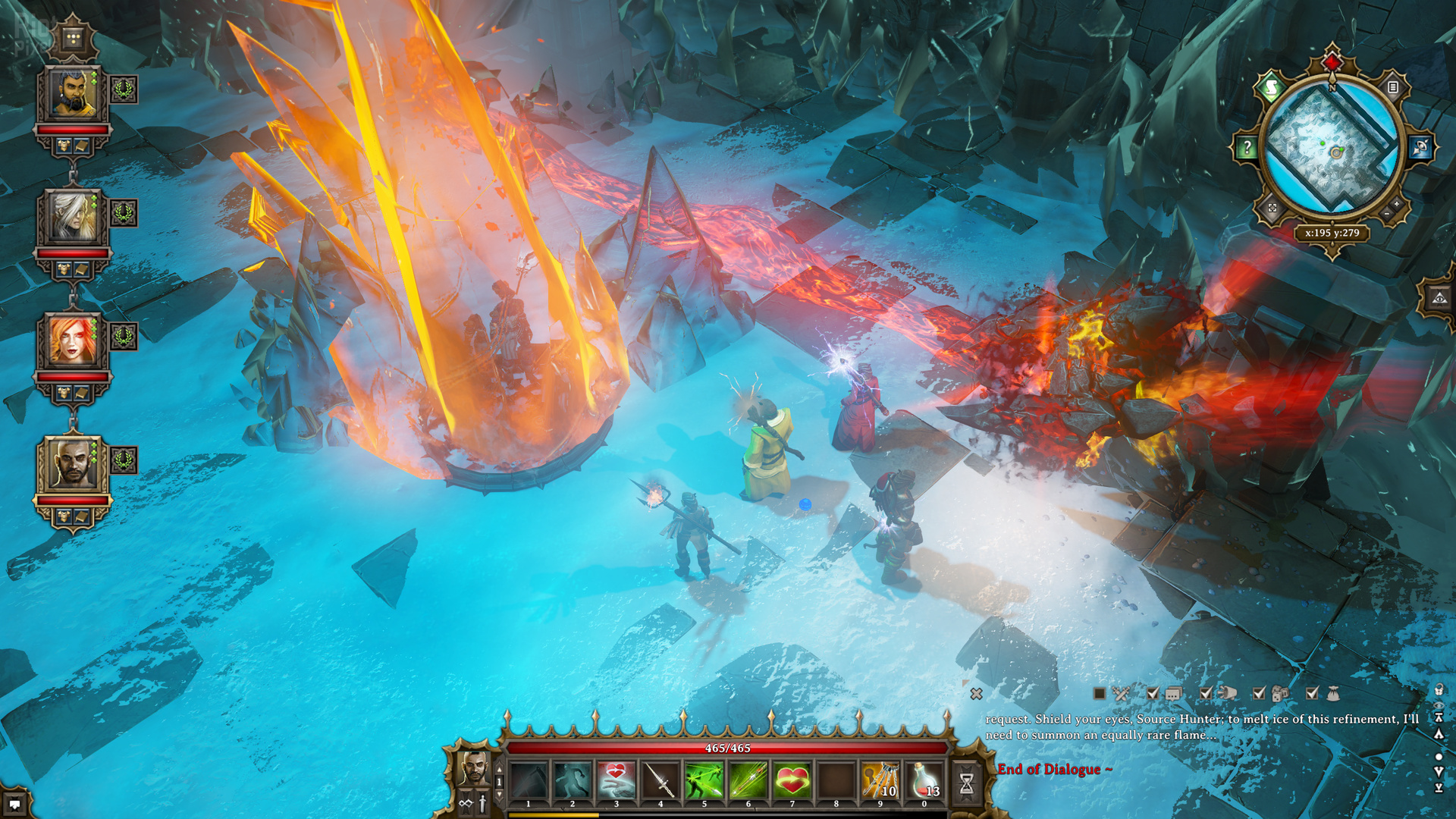Activate the blue eye icon beside minimap
Viewport: 1456px width, 819px height.
click(x=1420, y=148)
